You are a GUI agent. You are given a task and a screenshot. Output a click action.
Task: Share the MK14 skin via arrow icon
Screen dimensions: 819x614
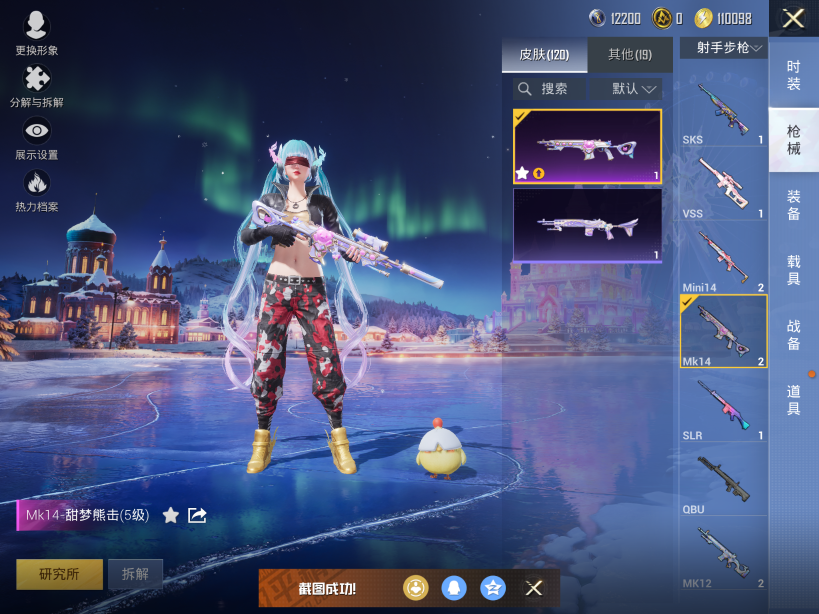click(198, 515)
